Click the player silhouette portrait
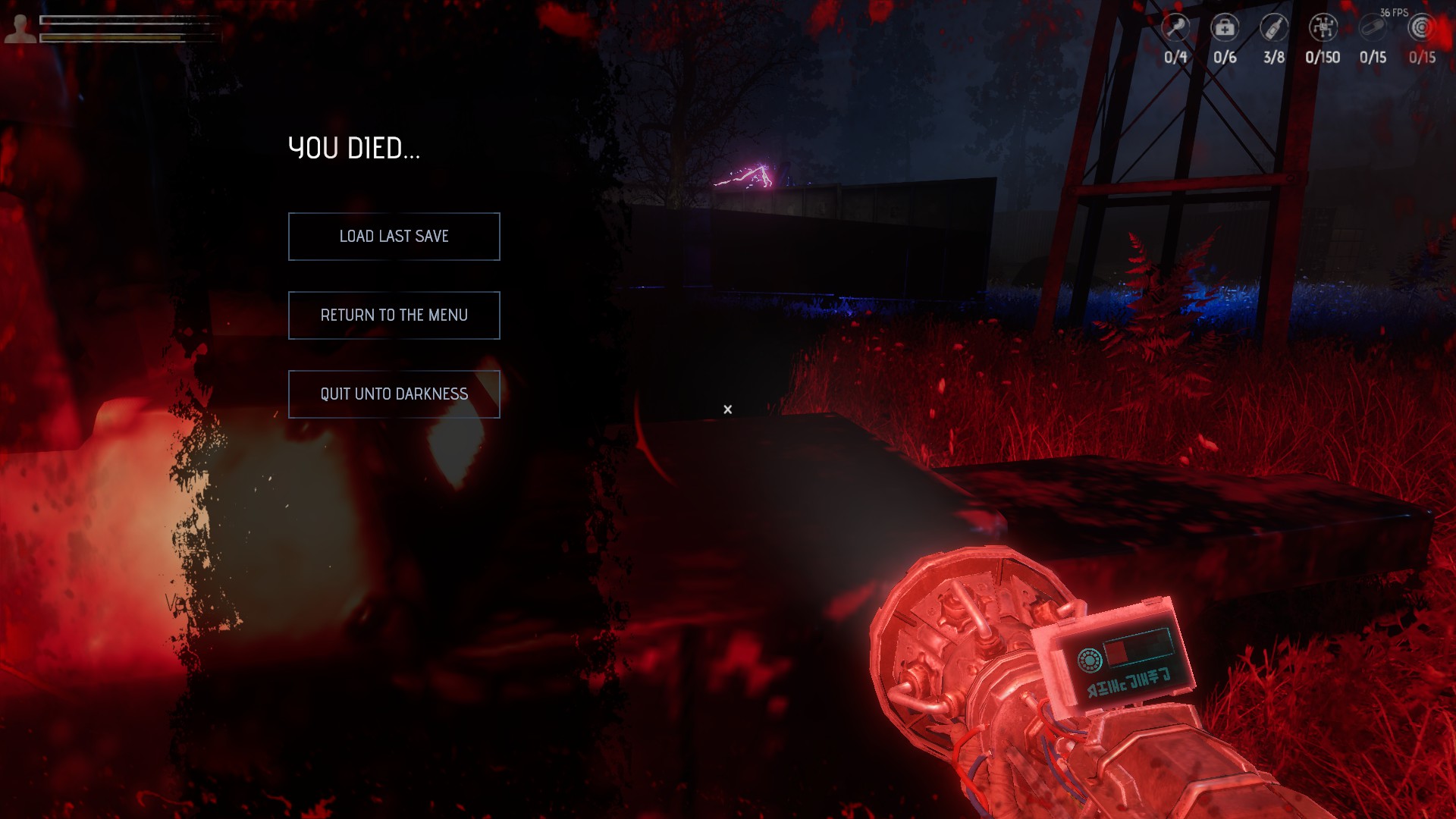Viewport: 1456px width, 819px height. [20, 29]
